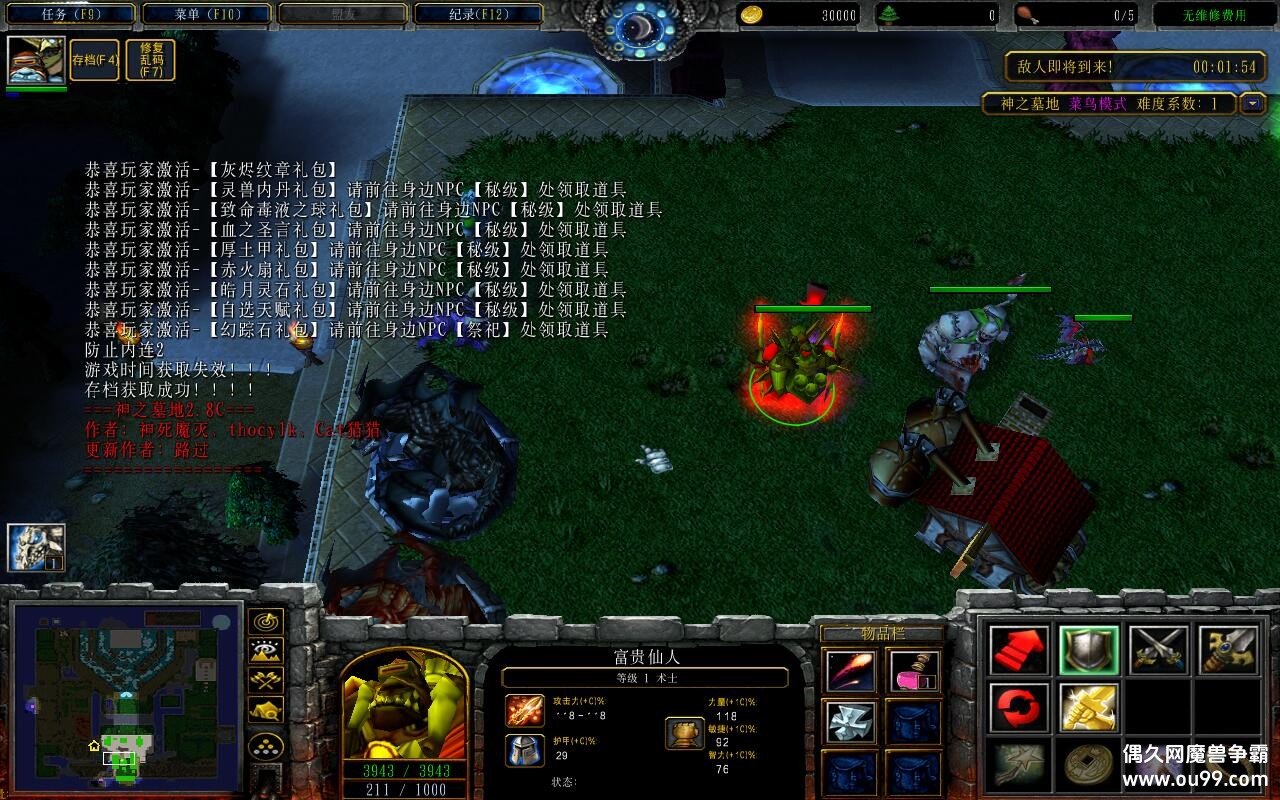Open the 纪录 (F12) log
Image resolution: width=1280 pixels, height=800 pixels.
(478, 15)
